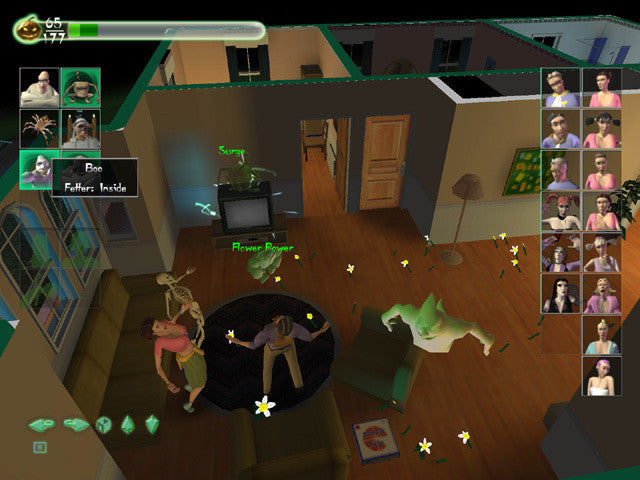This screenshot has width=640, height=480.
Task: Select the bald straitjacket ghost portrait
Action: [x=39, y=88]
